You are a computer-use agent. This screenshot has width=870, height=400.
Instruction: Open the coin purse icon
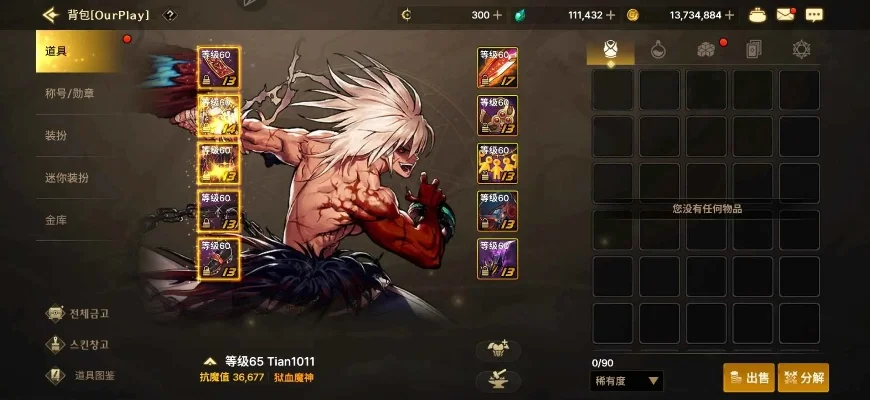[760, 15]
